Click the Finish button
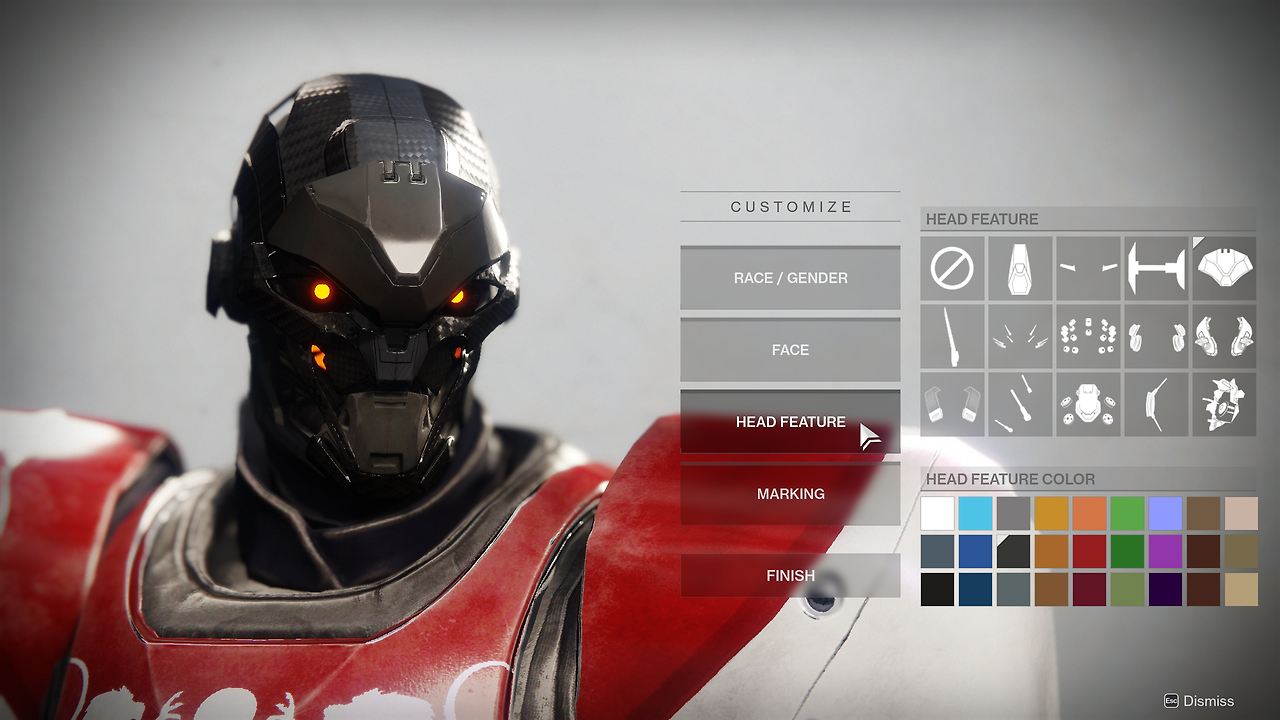Image resolution: width=1280 pixels, height=720 pixels. pyautogui.click(x=790, y=576)
